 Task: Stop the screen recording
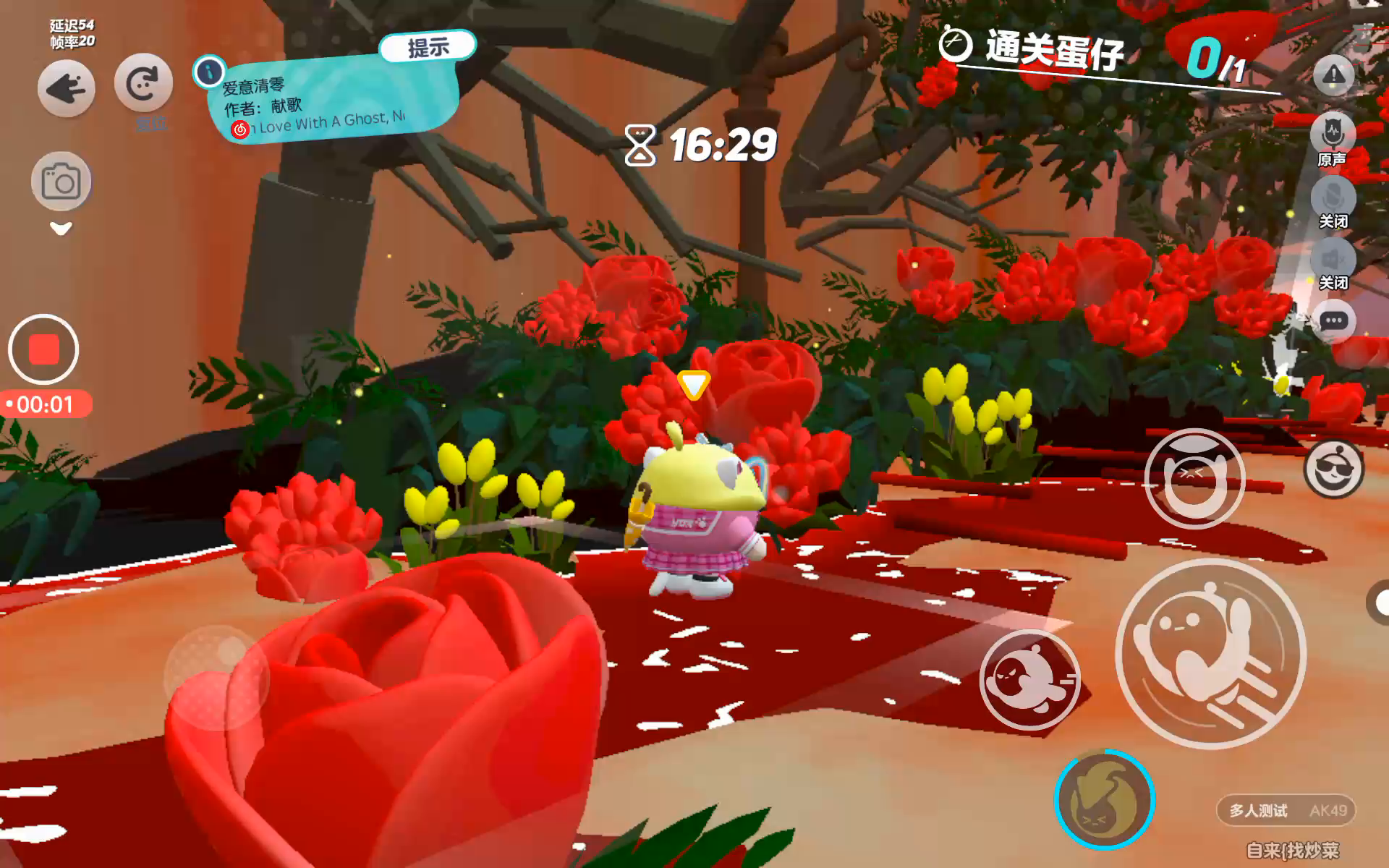coord(43,349)
